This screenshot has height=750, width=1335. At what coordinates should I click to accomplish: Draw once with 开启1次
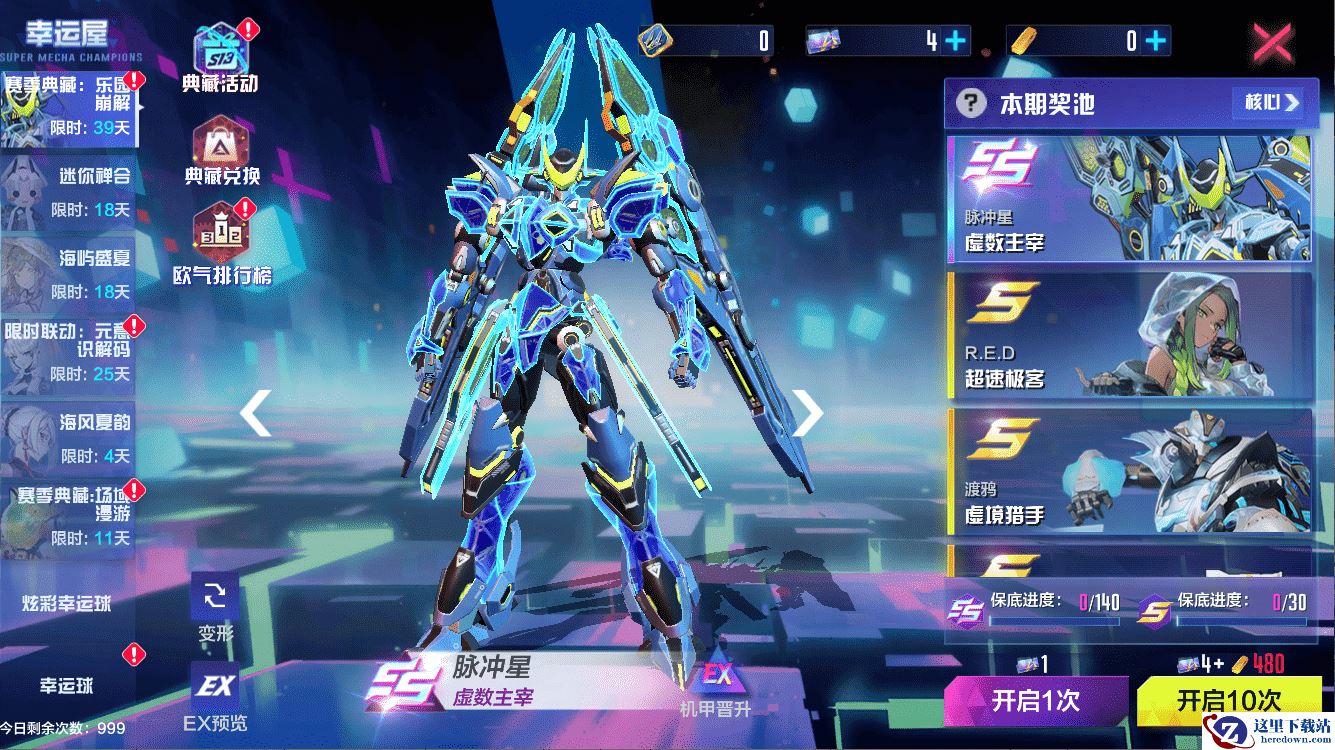pos(1036,700)
